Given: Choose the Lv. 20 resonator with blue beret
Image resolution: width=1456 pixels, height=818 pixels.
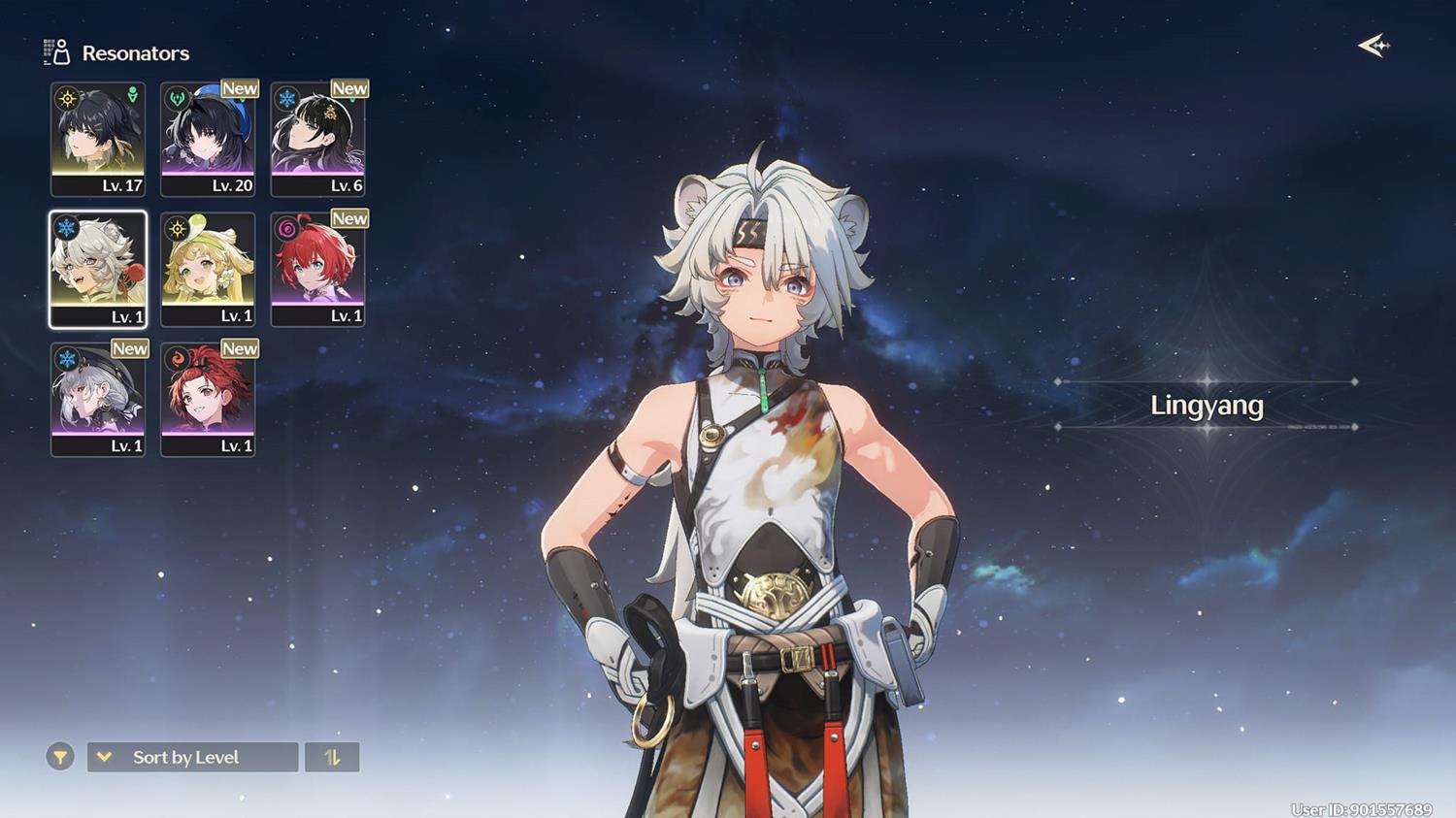Looking at the screenshot, I should 208,139.
